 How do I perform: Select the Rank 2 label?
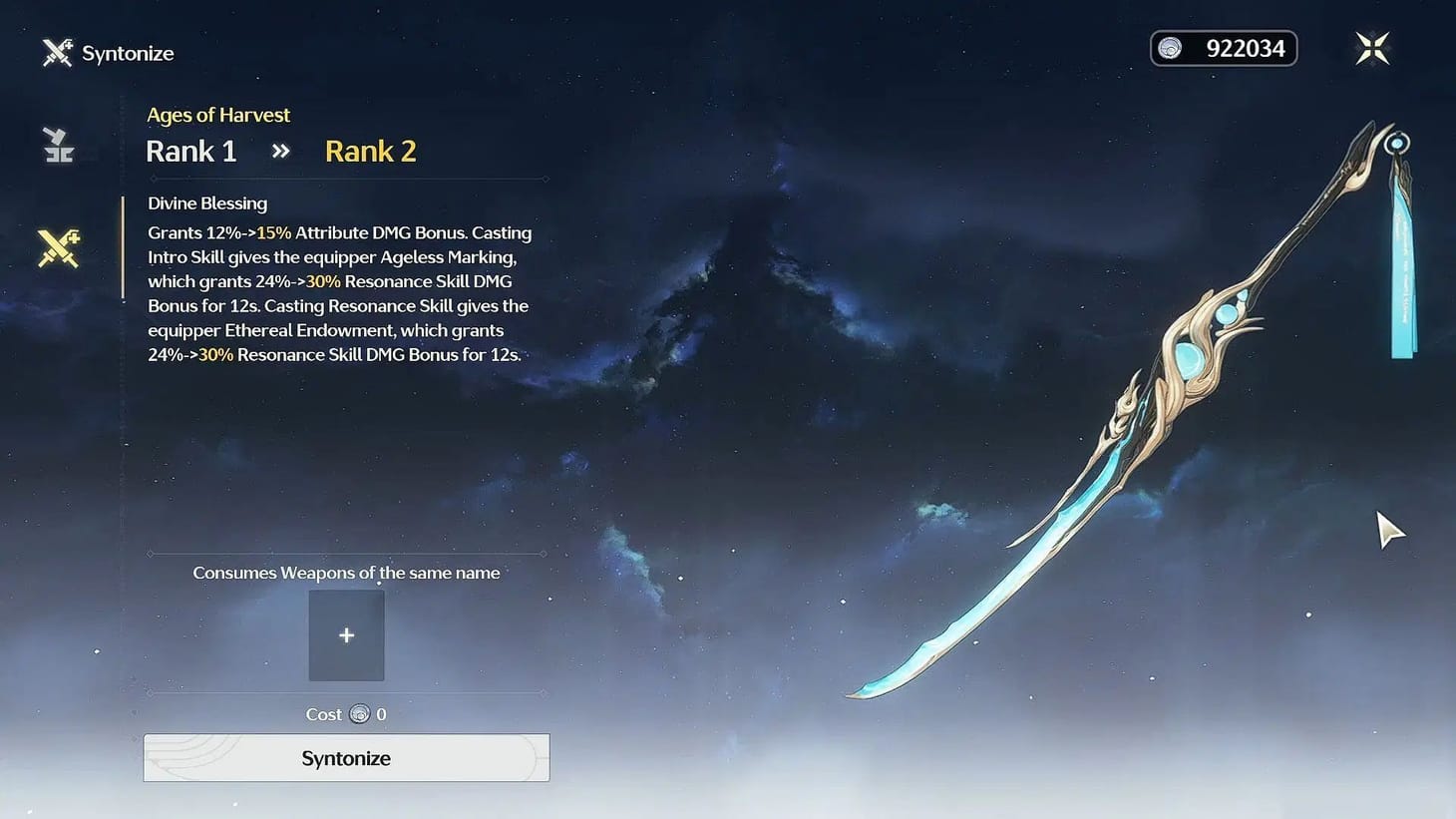click(x=370, y=151)
